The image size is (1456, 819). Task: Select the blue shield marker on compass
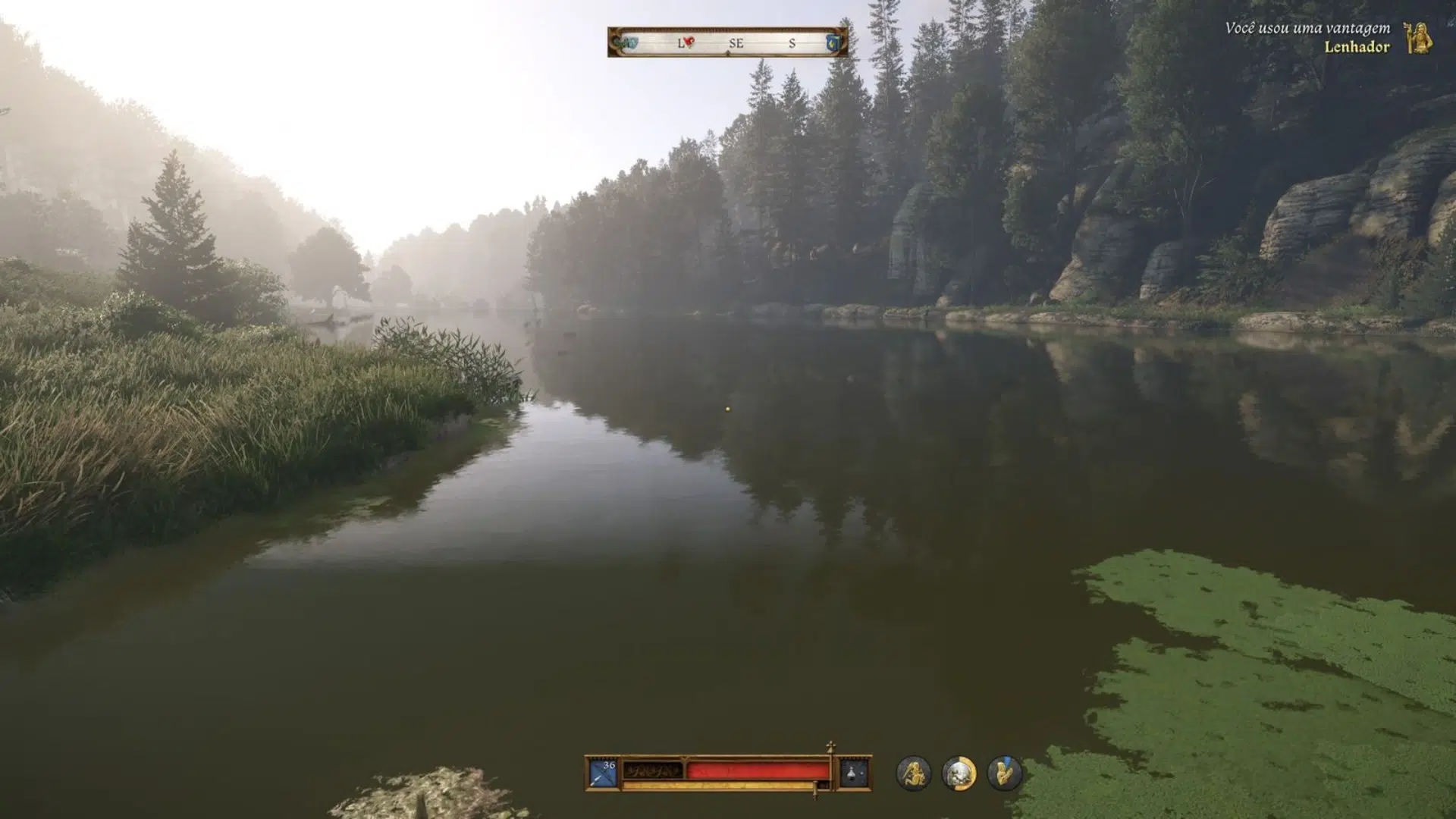point(833,42)
